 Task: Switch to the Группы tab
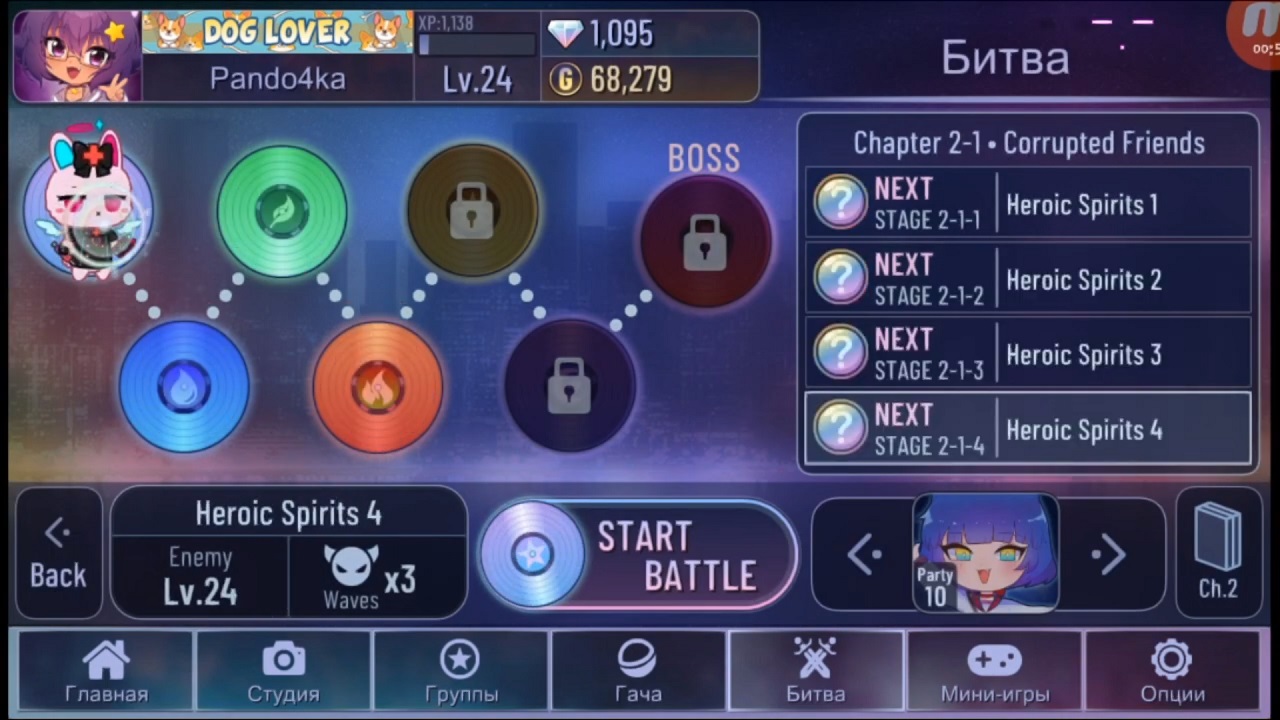pyautogui.click(x=461, y=672)
